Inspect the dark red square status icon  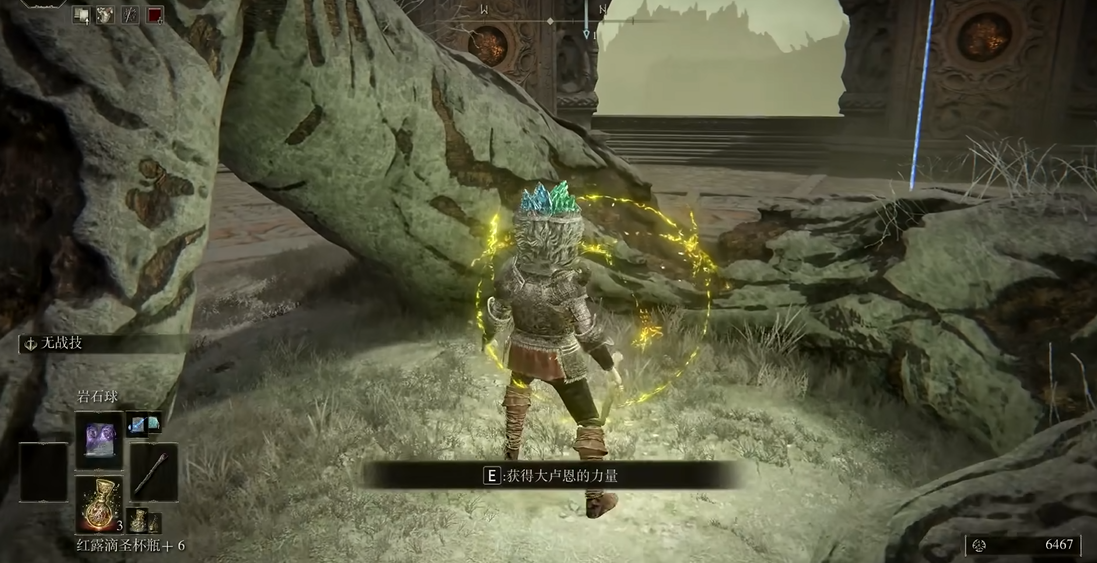(x=155, y=15)
